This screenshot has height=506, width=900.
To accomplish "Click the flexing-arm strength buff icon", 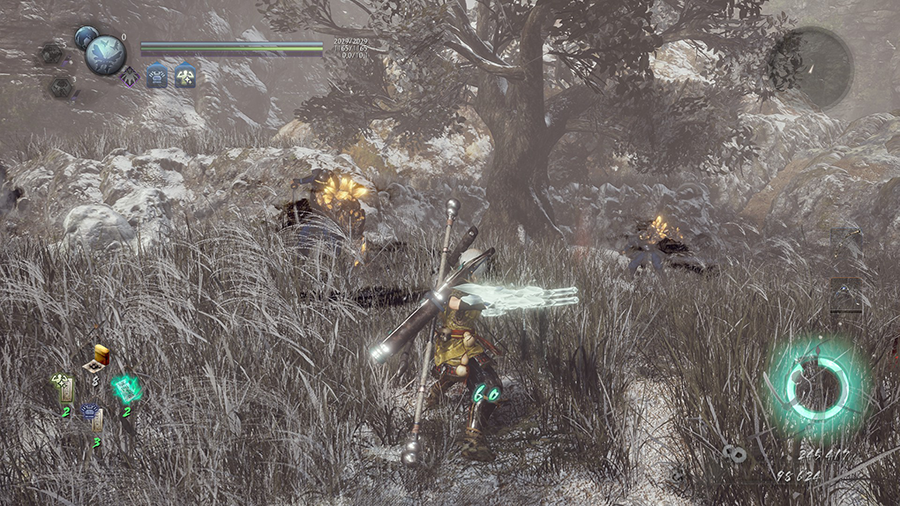I will pos(185,75).
